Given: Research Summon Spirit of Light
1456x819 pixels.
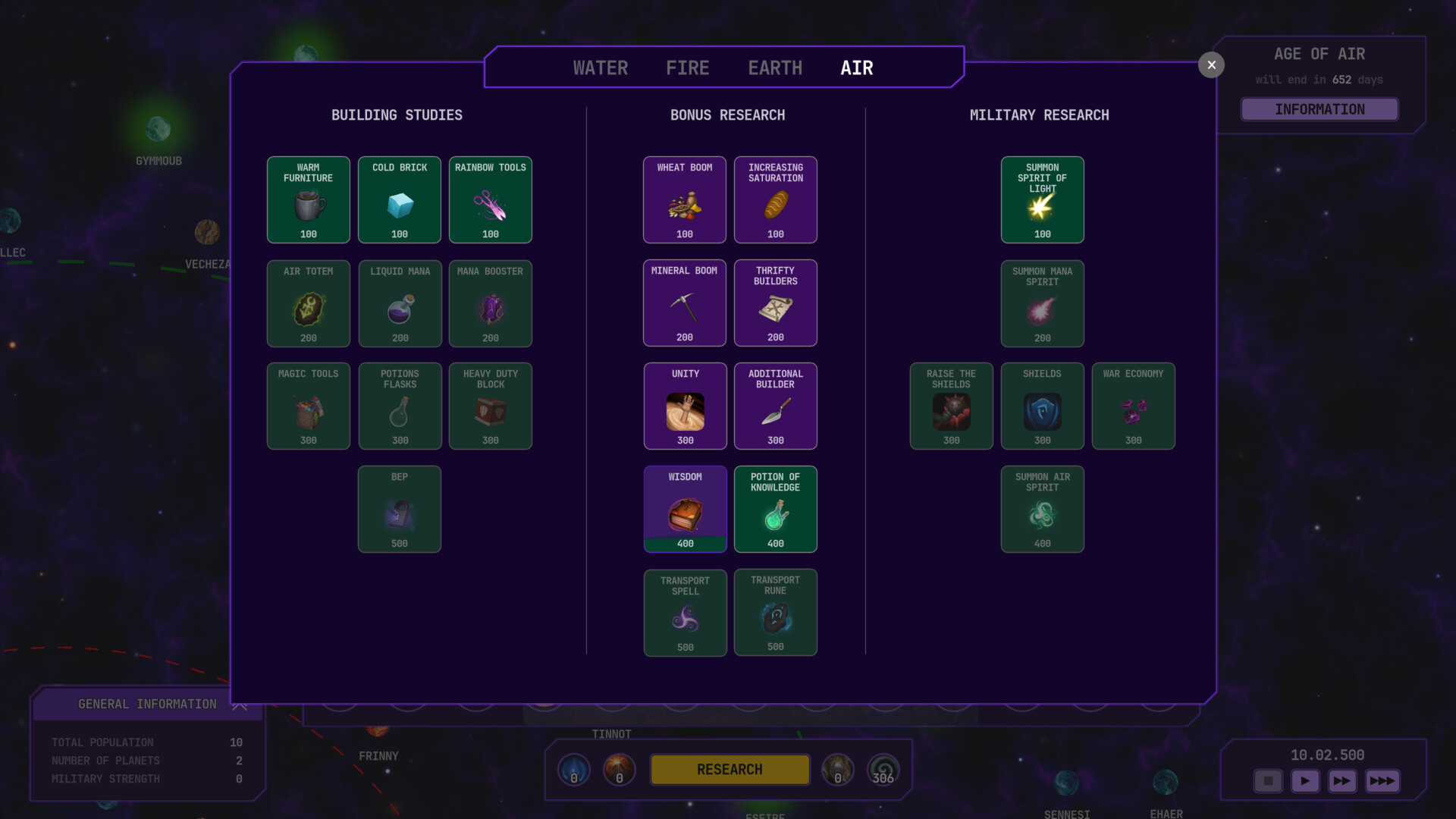Looking at the screenshot, I should pyautogui.click(x=1042, y=199).
